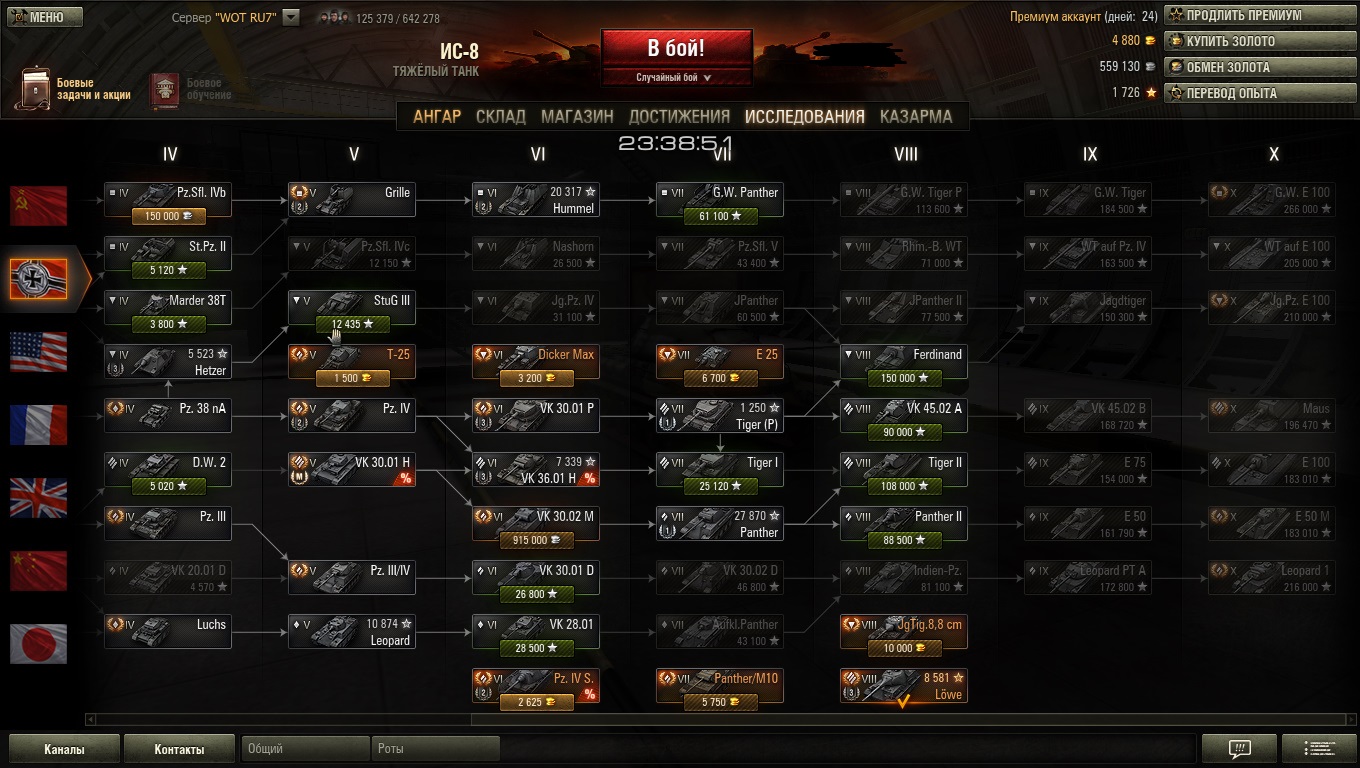This screenshot has width=1360, height=768.
Task: Start battle with the red В бой! button
Action: [x=676, y=48]
